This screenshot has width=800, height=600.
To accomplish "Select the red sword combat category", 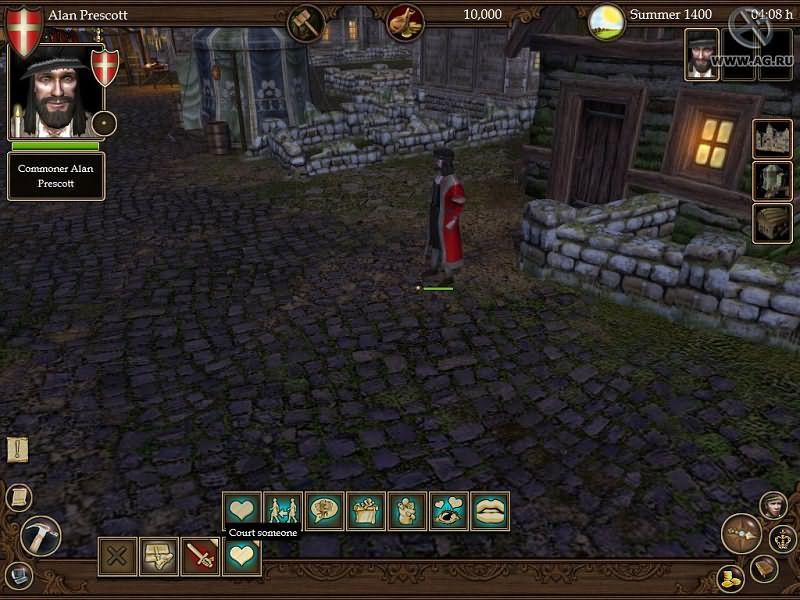I will [x=200, y=556].
